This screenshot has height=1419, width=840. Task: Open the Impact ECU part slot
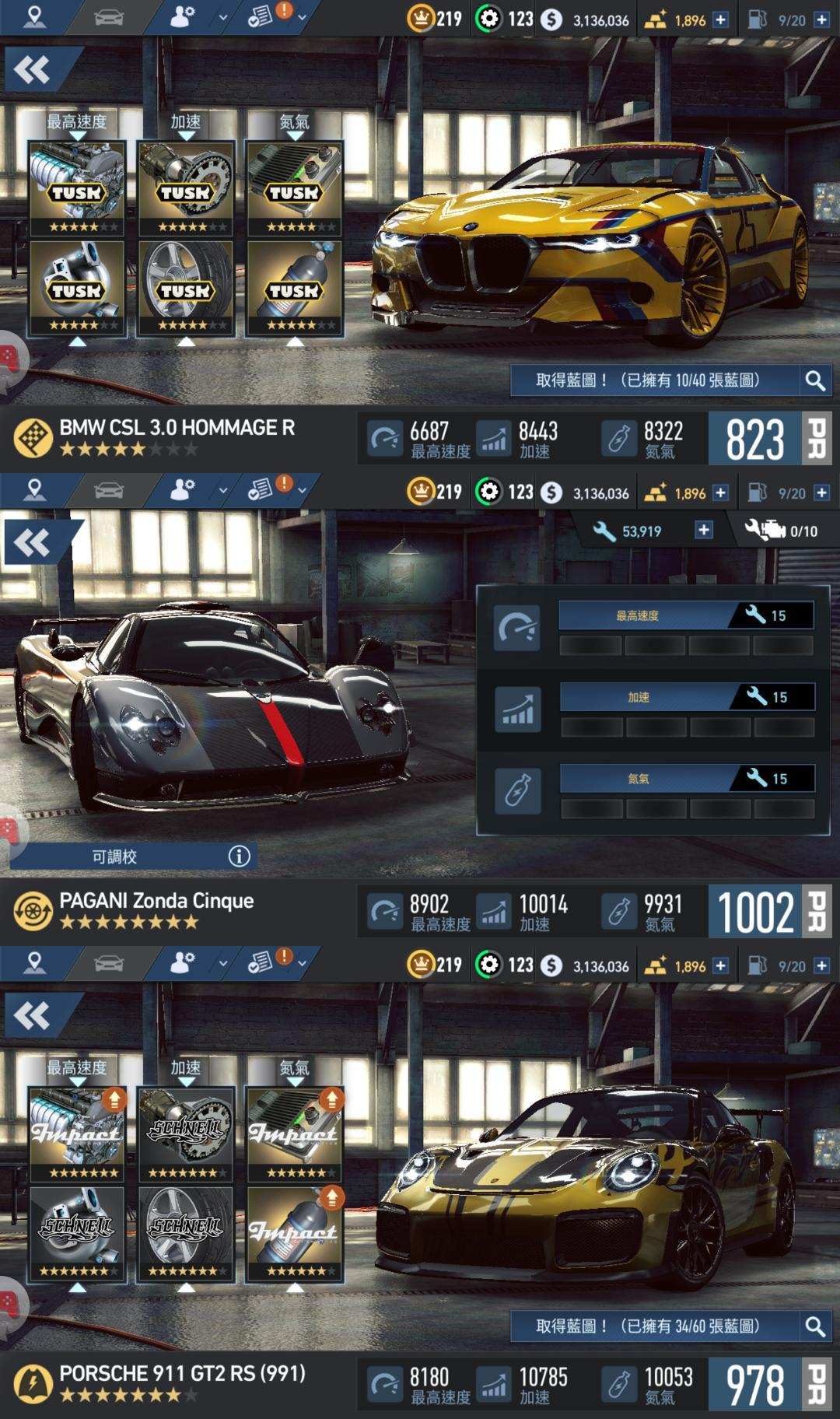pos(294,1133)
